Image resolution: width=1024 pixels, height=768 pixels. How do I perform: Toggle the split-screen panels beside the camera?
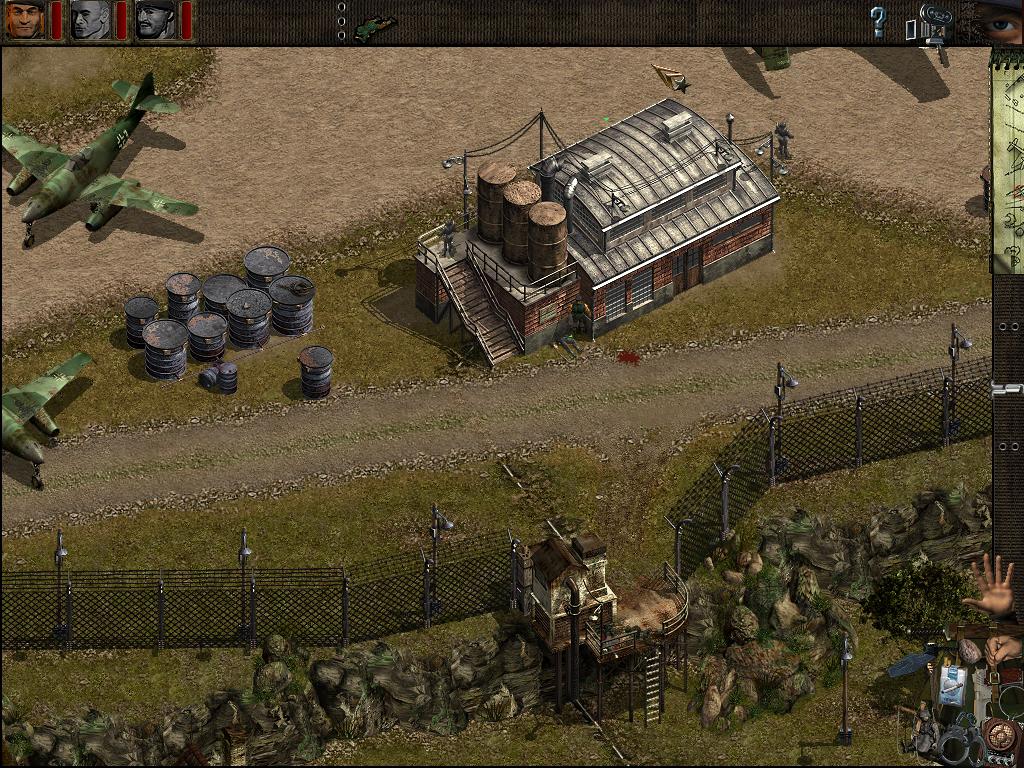point(910,30)
